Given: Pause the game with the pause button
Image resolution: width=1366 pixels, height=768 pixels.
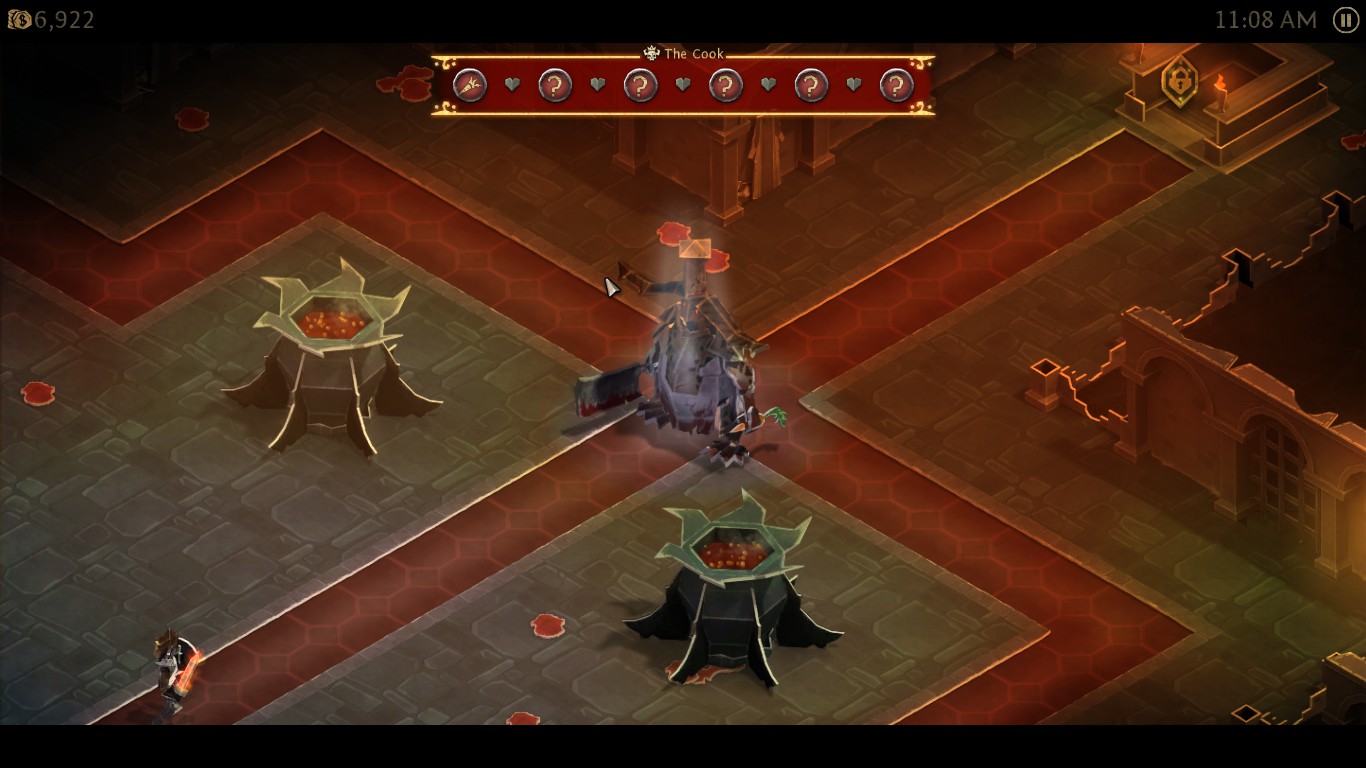Looking at the screenshot, I should pos(1346,20).
